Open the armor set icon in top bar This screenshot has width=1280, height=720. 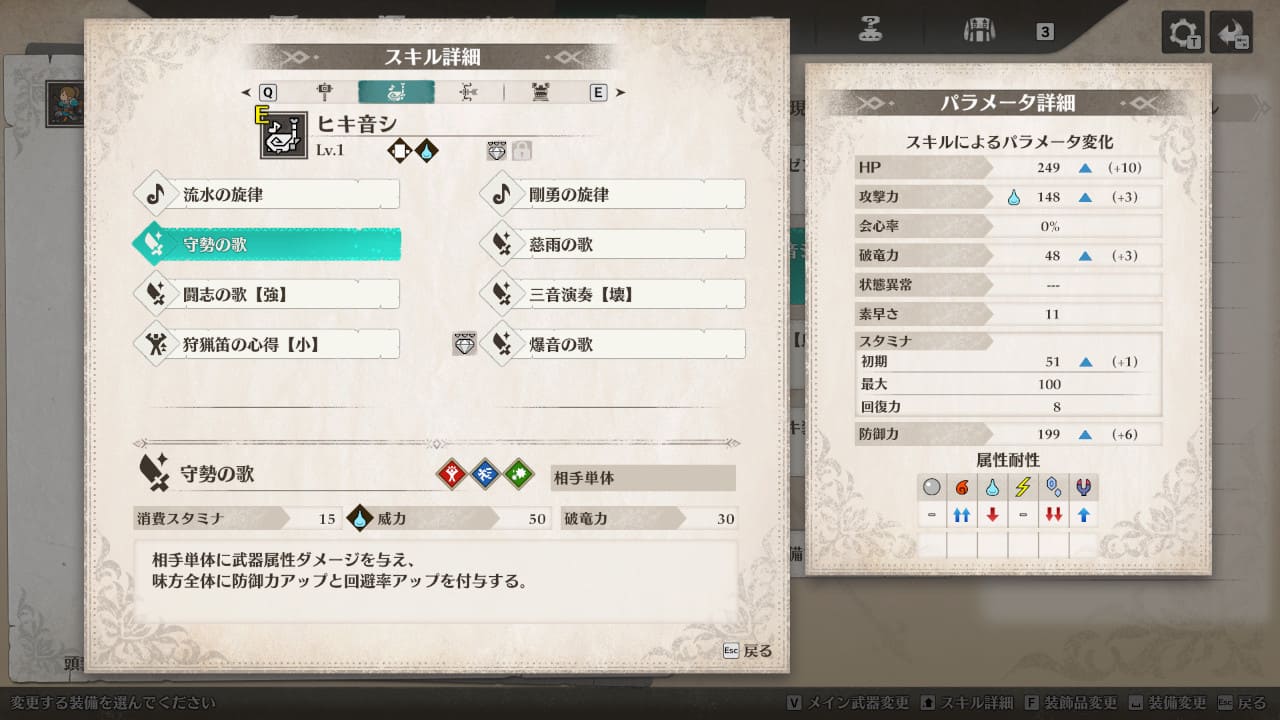979,30
